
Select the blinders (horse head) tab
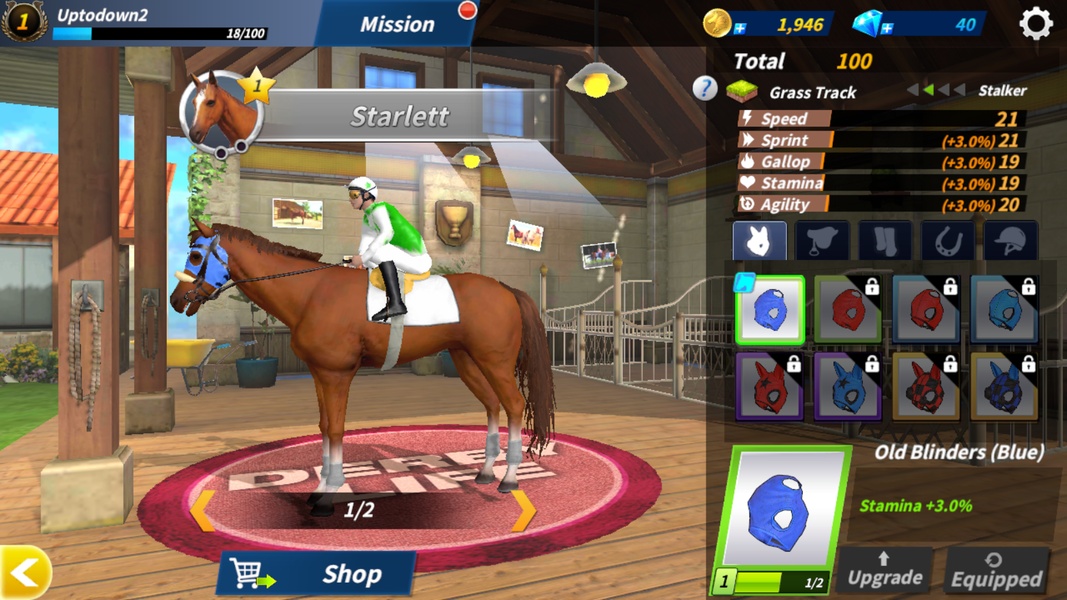[x=759, y=241]
